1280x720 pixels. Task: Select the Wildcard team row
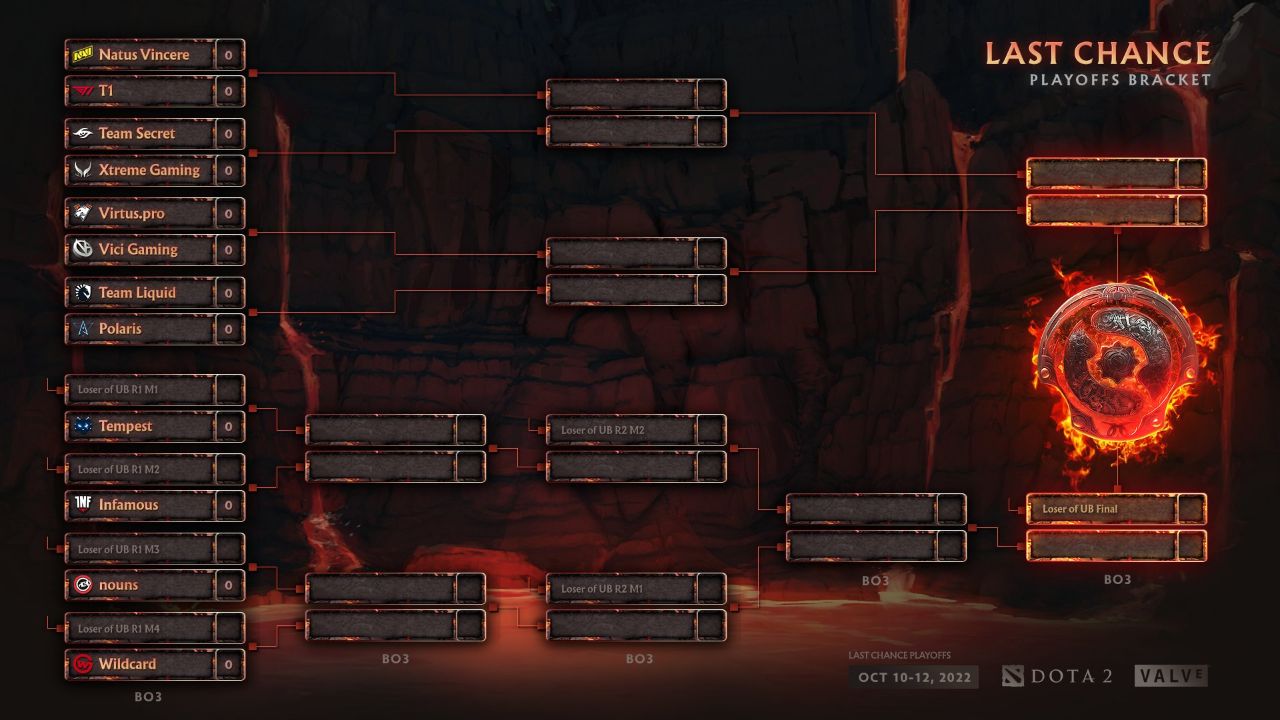pos(142,664)
